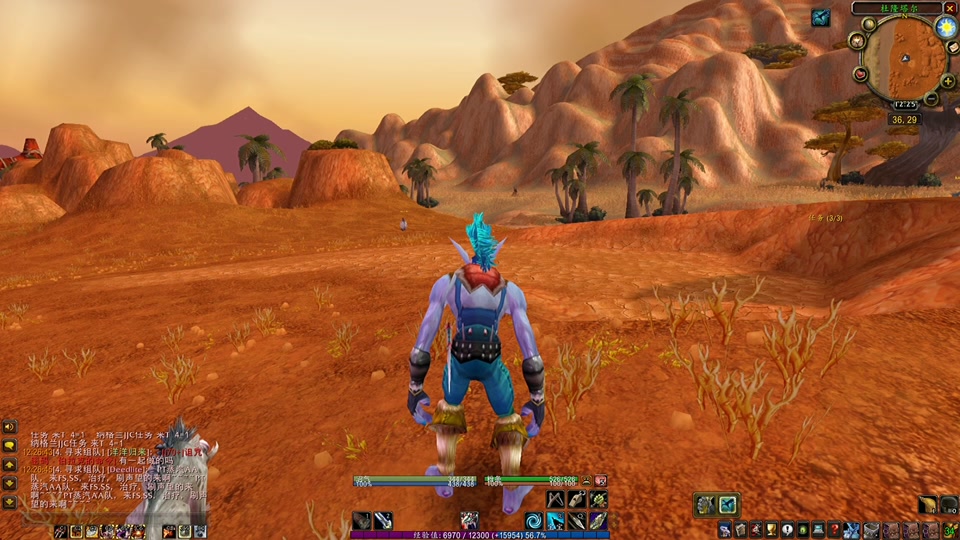Click the bird buff icon beside the minimap
The image size is (960, 540).
click(x=820, y=17)
